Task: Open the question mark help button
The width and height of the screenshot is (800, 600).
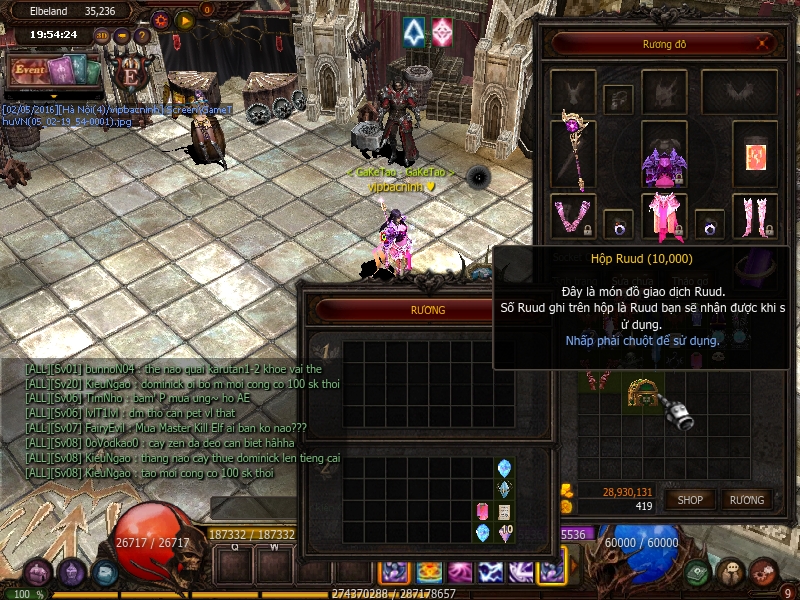Action: click(141, 35)
